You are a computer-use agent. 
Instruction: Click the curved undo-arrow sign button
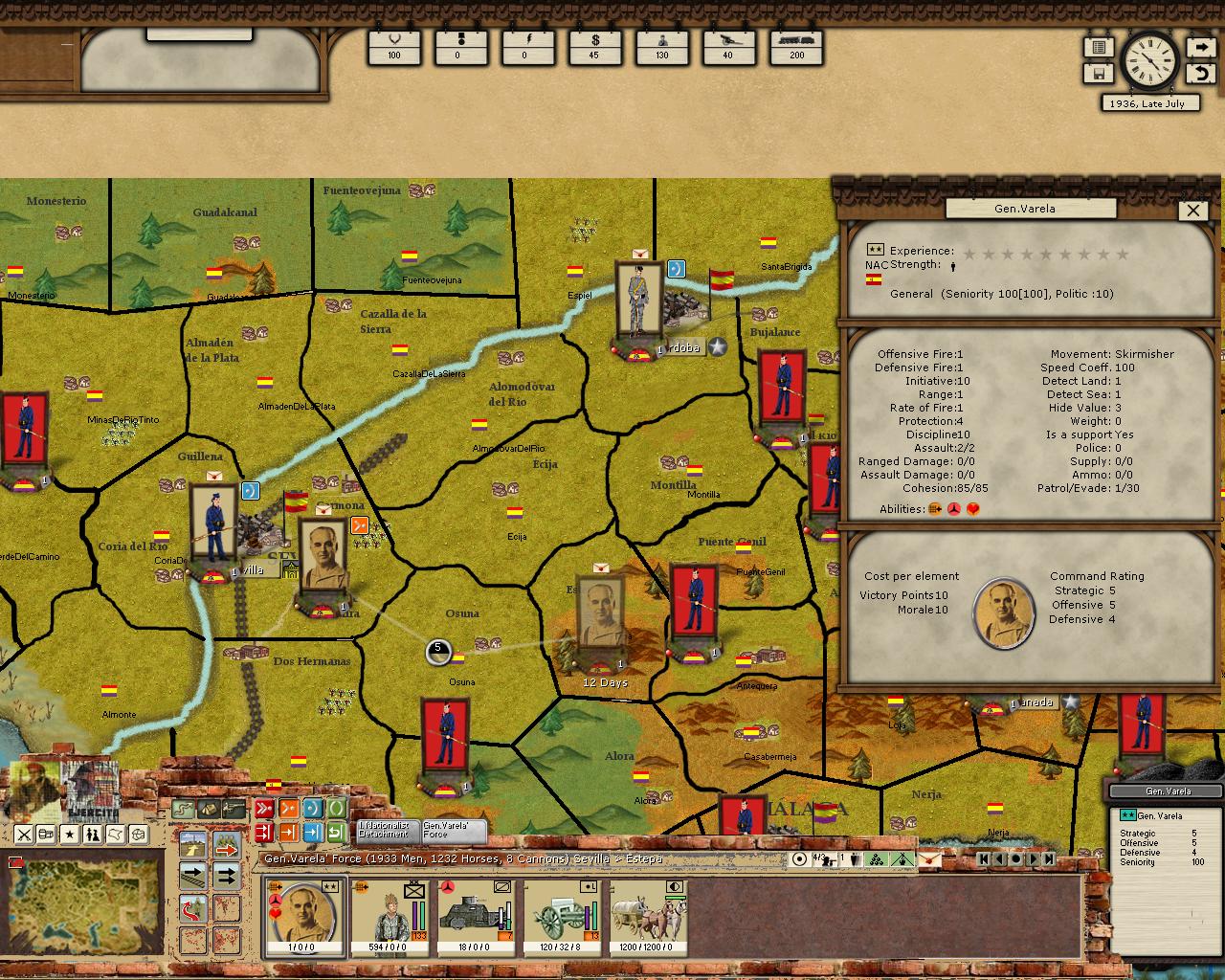click(1200, 73)
